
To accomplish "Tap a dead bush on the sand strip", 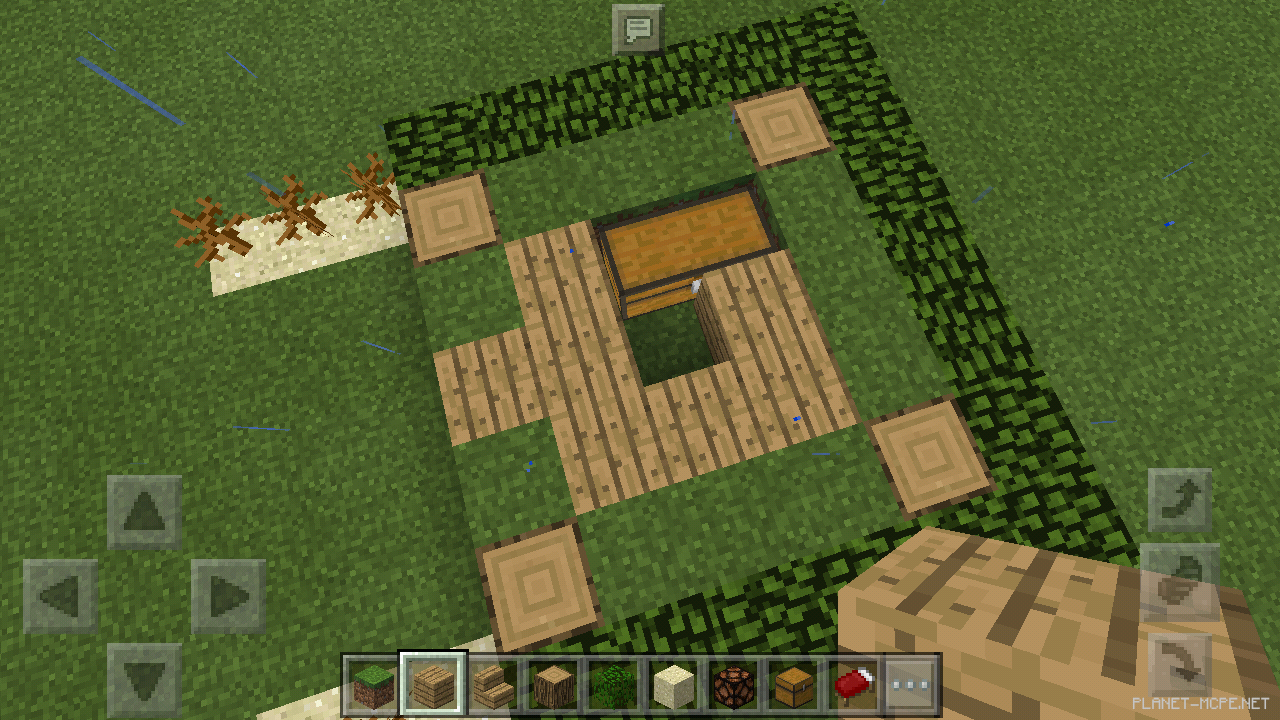I will click(x=290, y=210).
